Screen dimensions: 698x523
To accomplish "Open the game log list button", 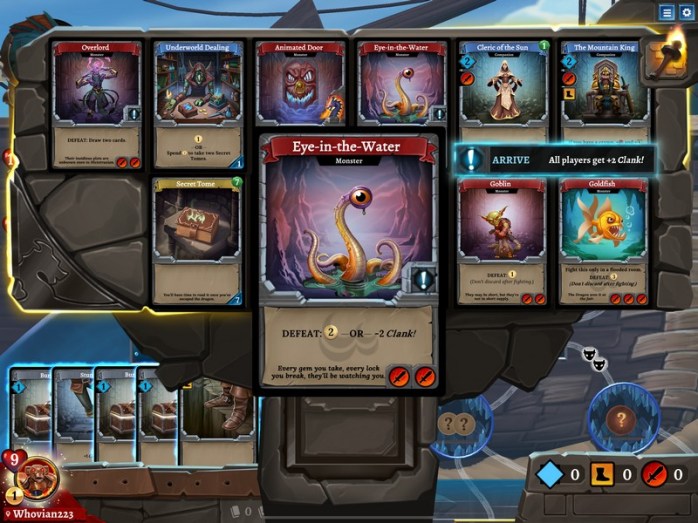I will coord(666,12).
